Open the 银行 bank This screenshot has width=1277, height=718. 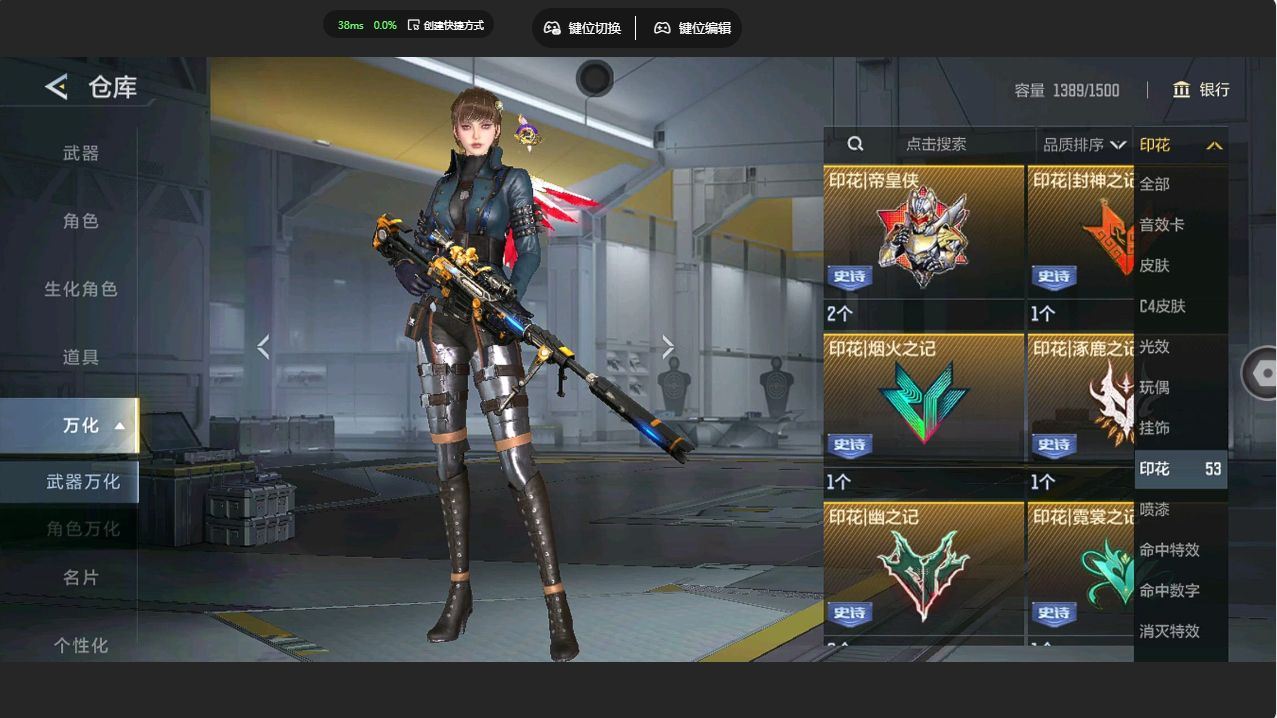coord(1201,90)
